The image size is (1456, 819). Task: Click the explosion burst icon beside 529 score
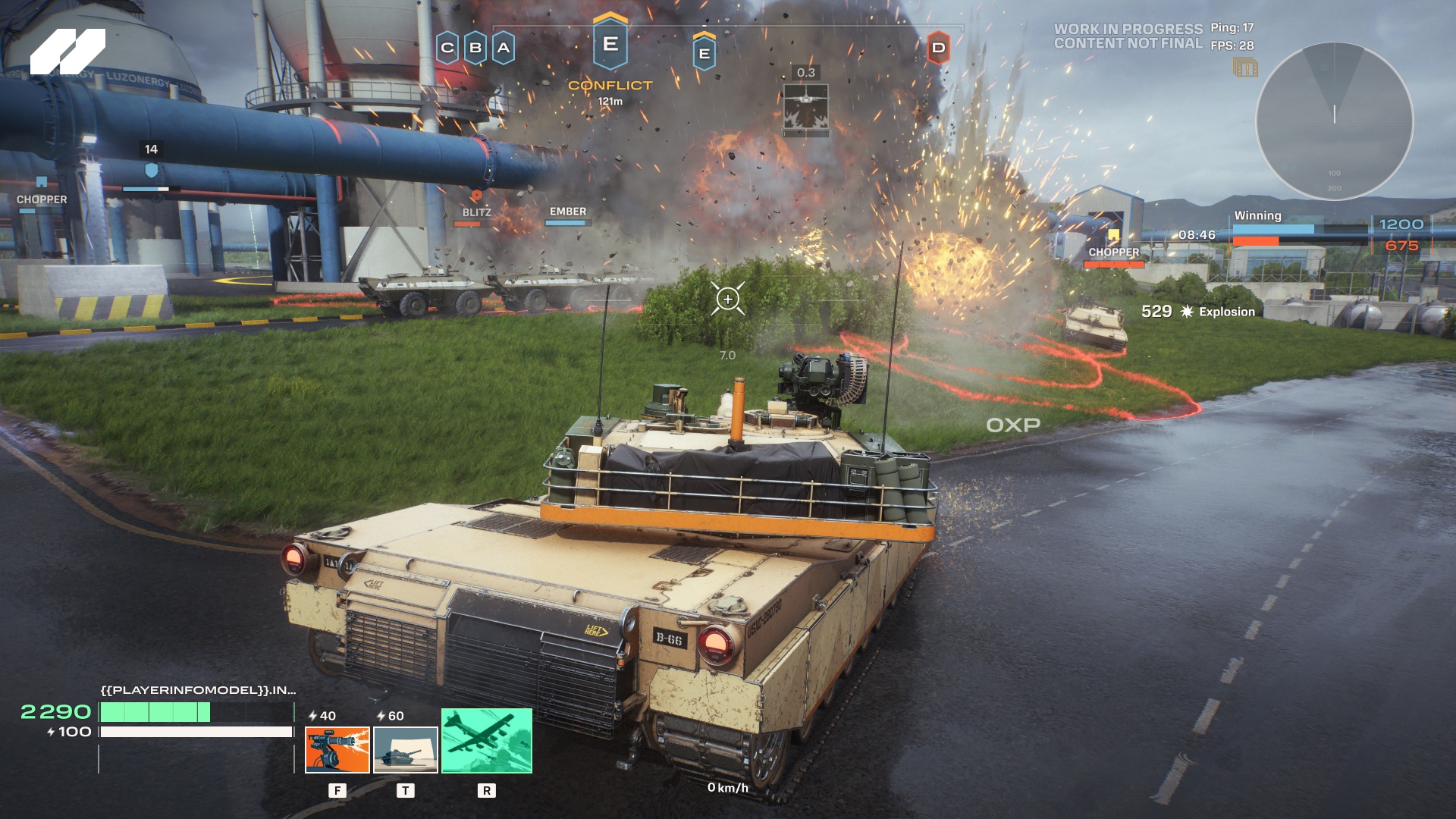pos(1188,311)
